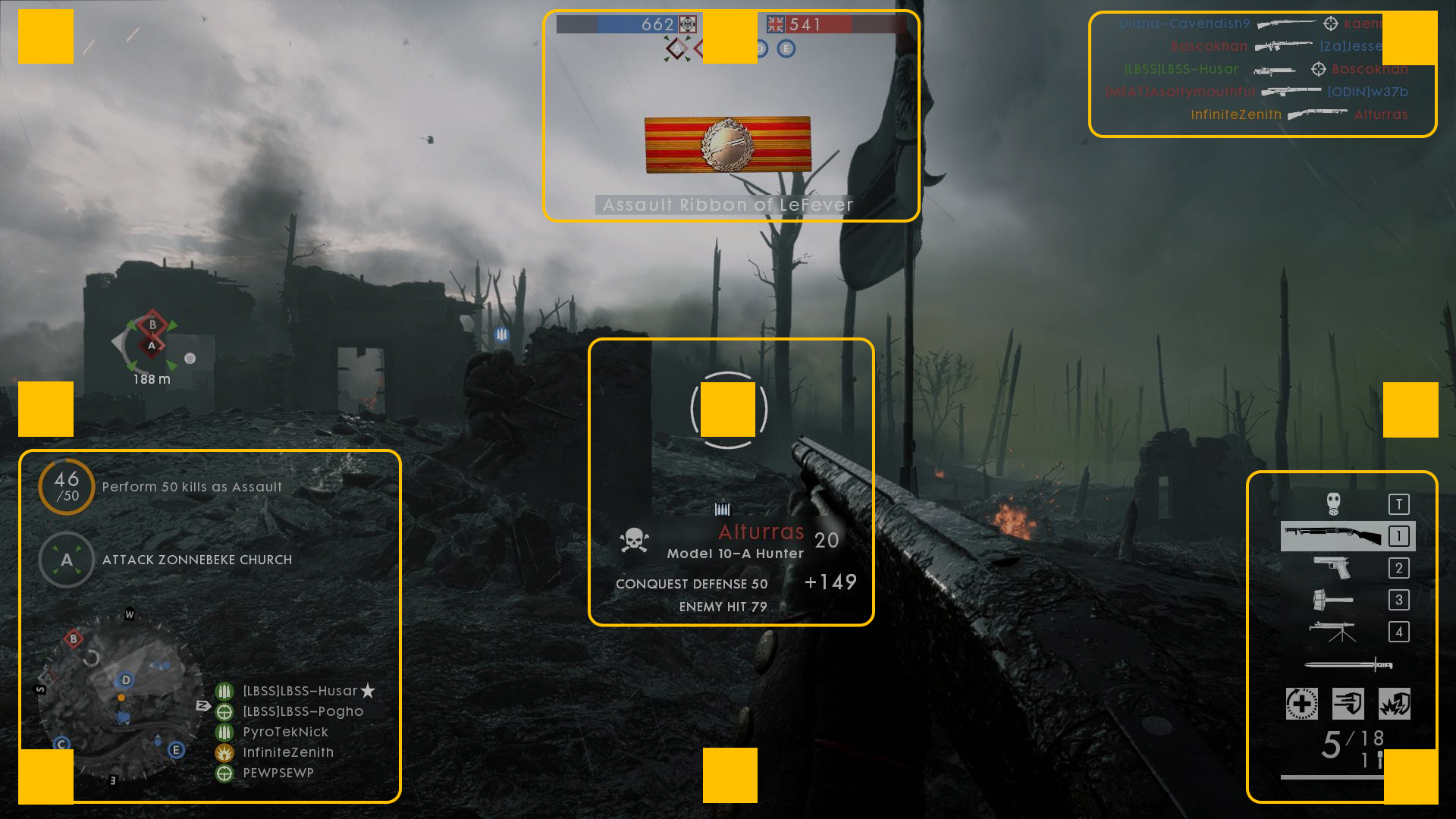The image size is (1456, 819).
Task: Pick InfiniteZenith from the squad list
Action: [288, 752]
